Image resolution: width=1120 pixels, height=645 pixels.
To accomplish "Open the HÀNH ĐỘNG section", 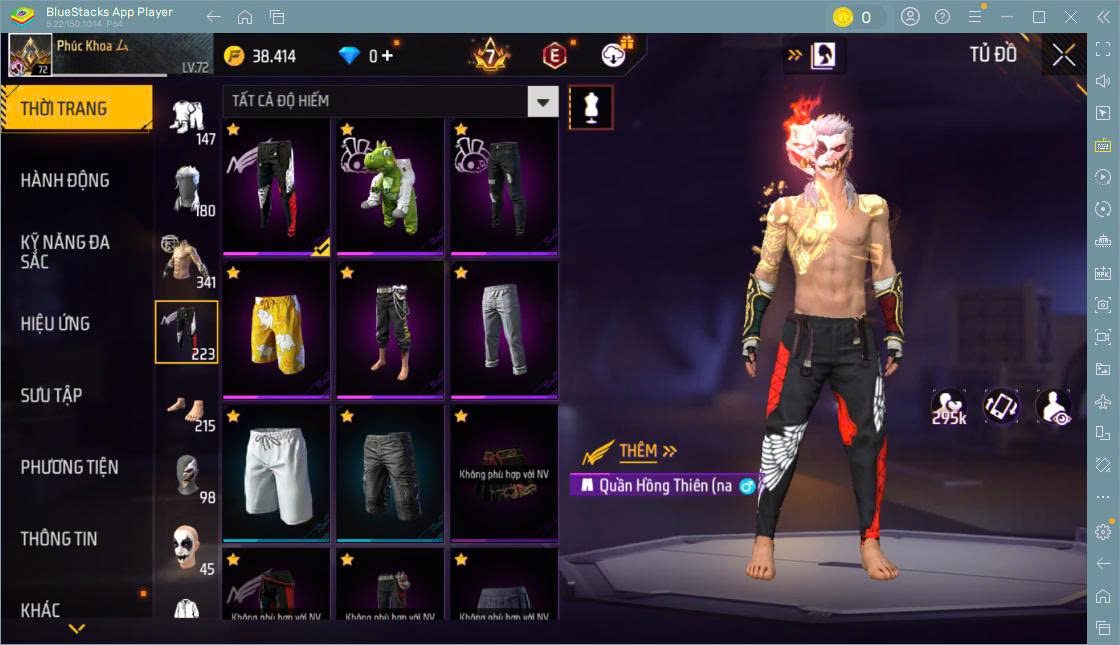I will click(66, 181).
